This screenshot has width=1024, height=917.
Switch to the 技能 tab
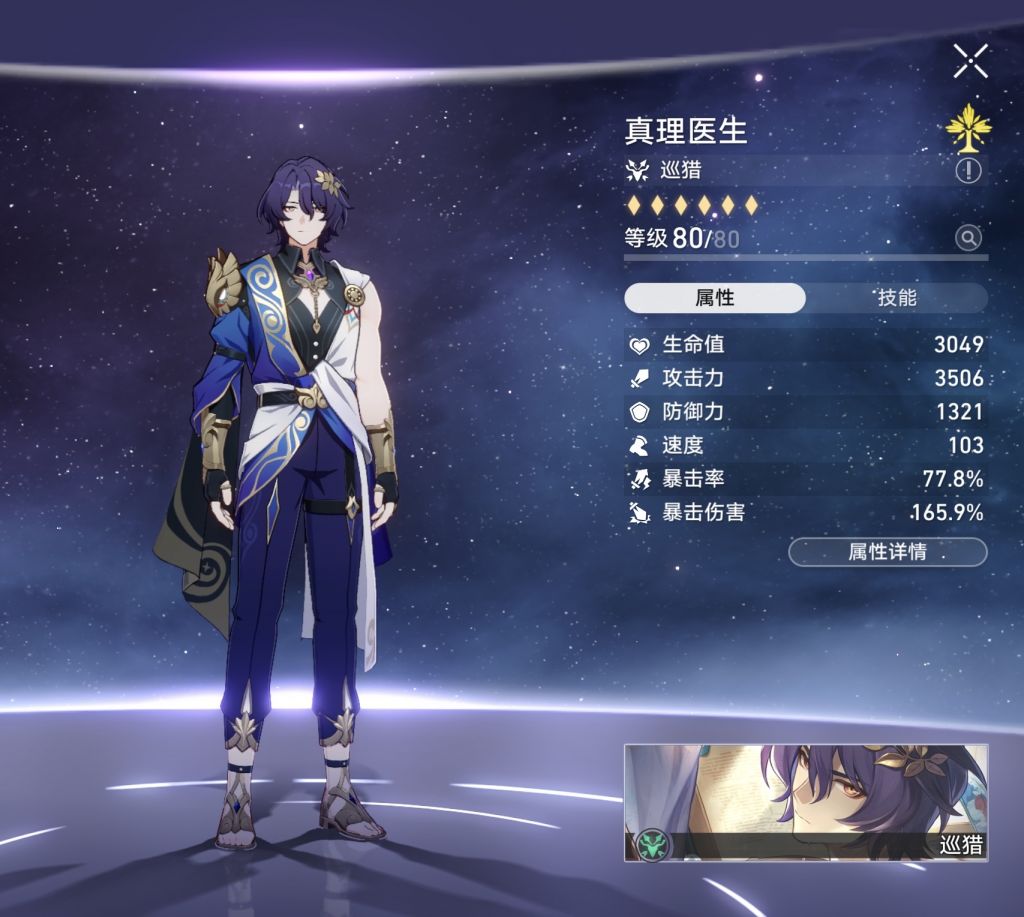[896, 298]
